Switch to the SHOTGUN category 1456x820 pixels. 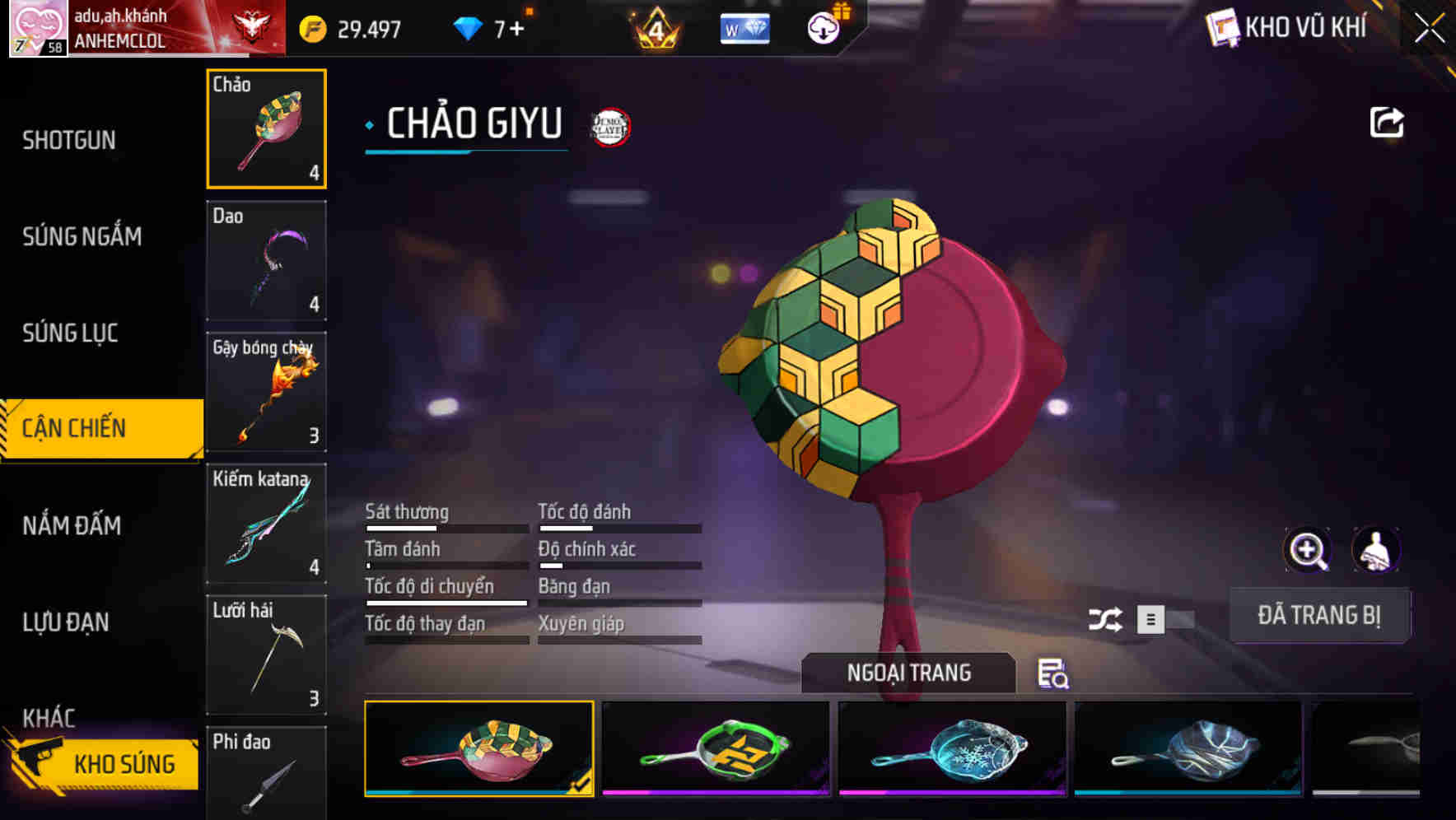[68, 140]
